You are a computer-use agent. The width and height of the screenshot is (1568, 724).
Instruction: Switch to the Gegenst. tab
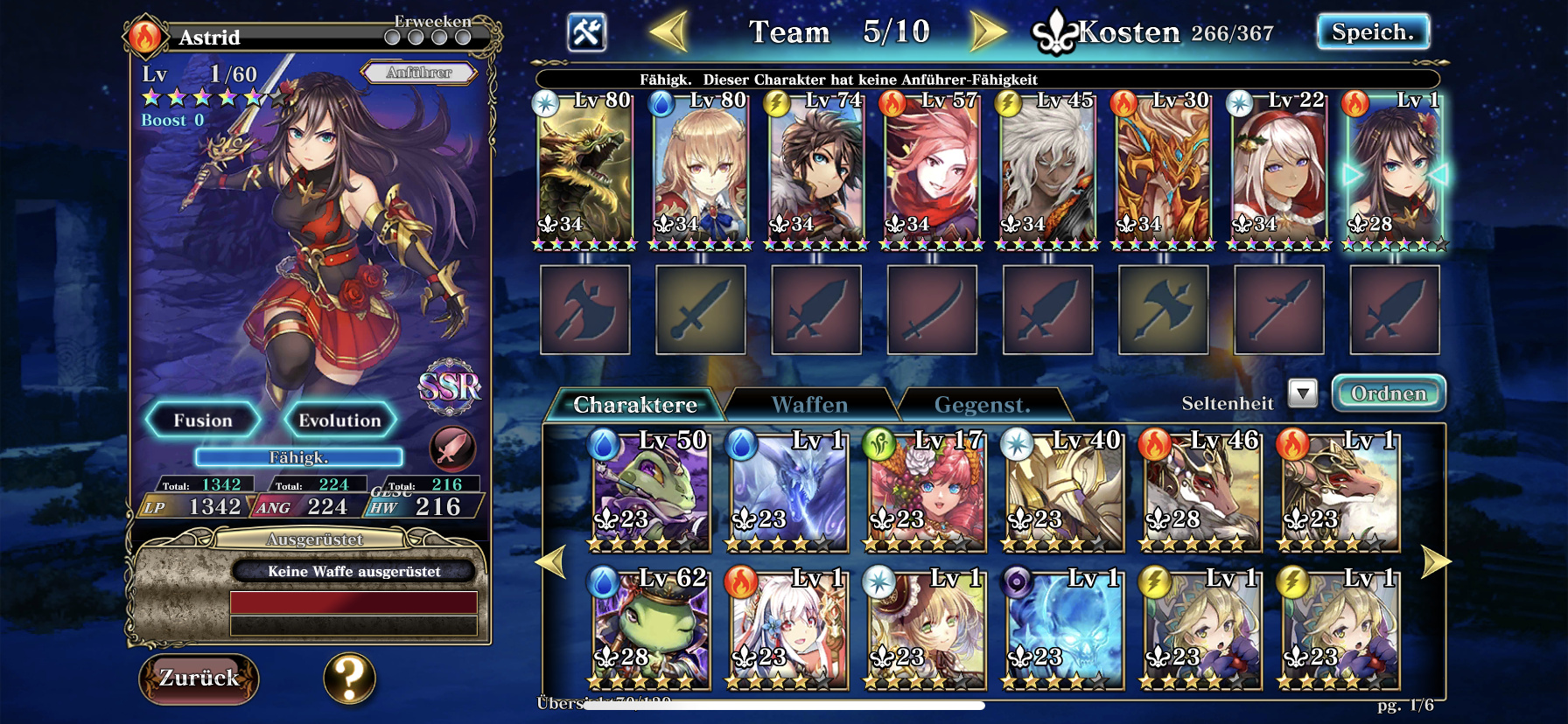(x=982, y=405)
